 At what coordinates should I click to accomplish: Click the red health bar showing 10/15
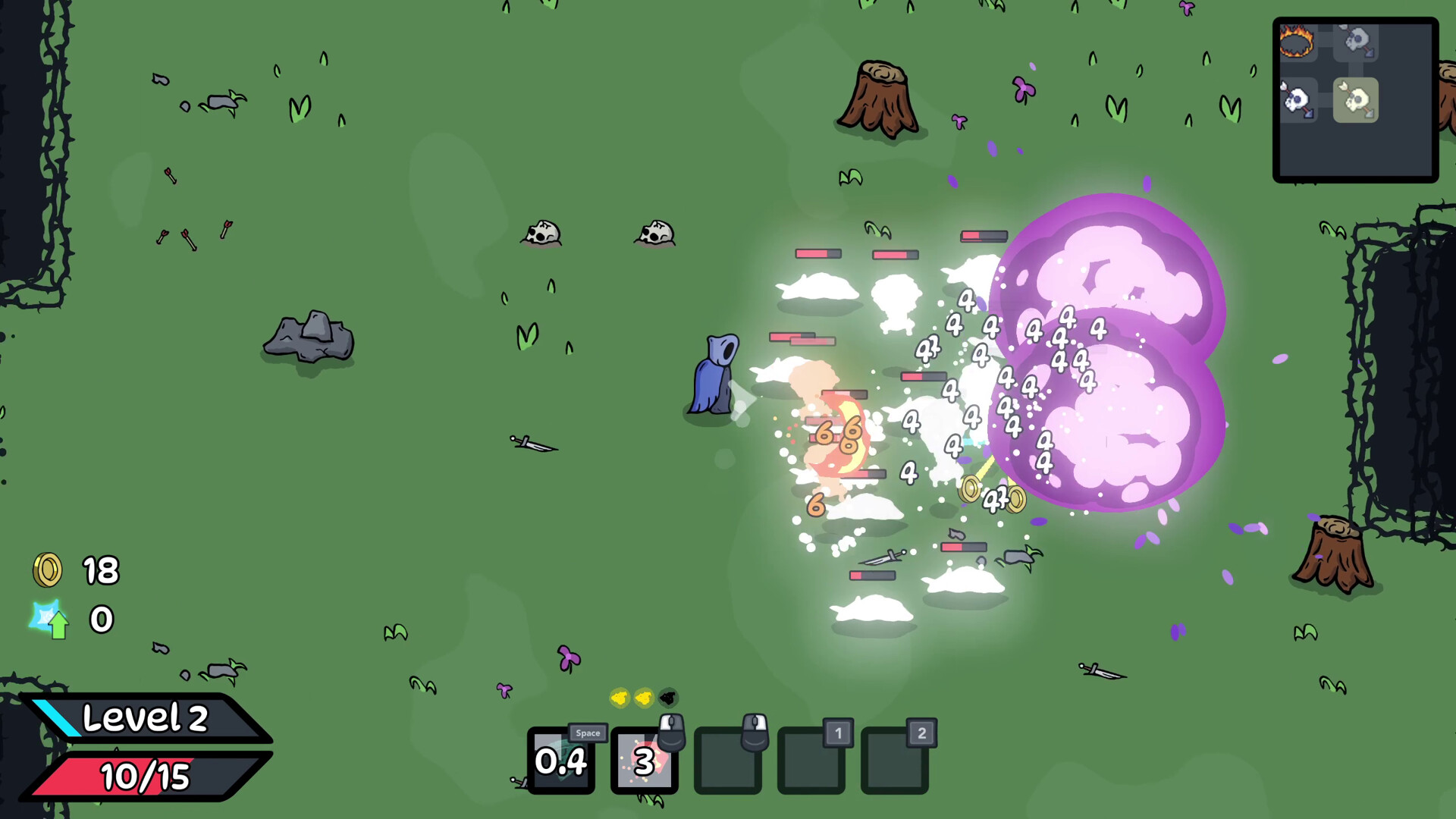[146, 777]
